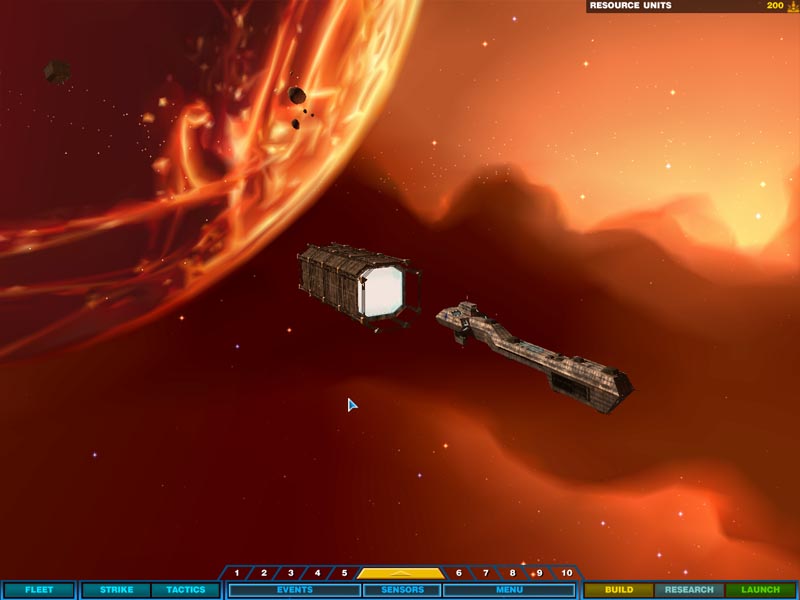Open the Build manager
The width and height of the screenshot is (800, 600).
(619, 590)
